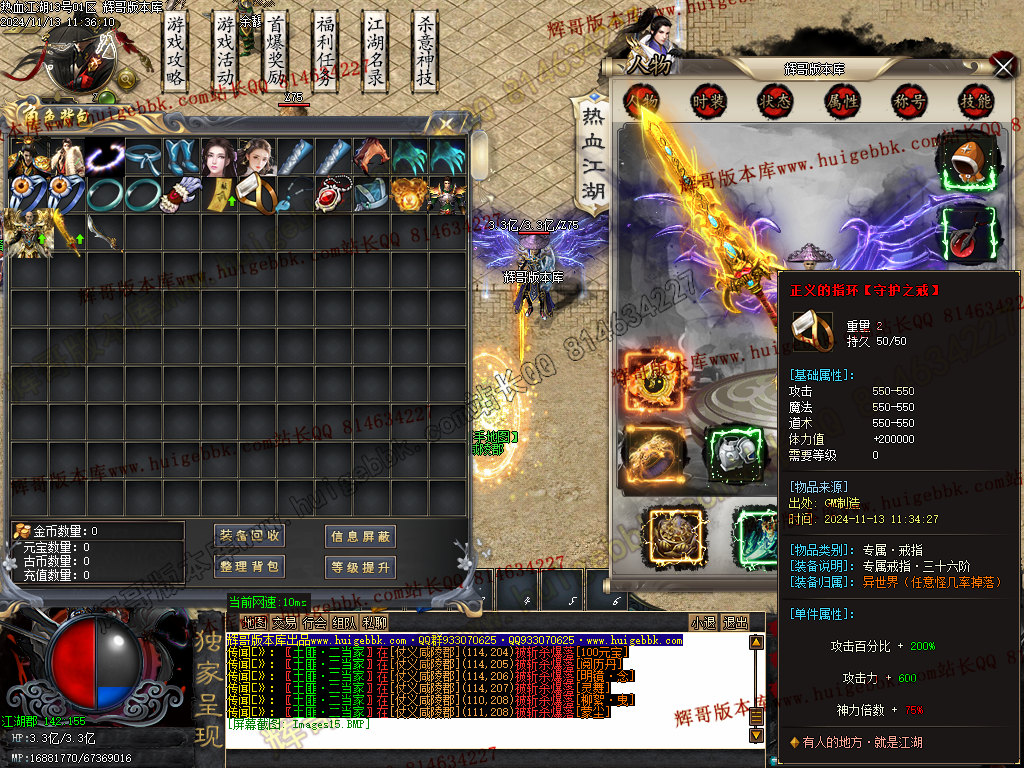
Task: Activate the 整理背包 sort backpack button
Action: 251,567
